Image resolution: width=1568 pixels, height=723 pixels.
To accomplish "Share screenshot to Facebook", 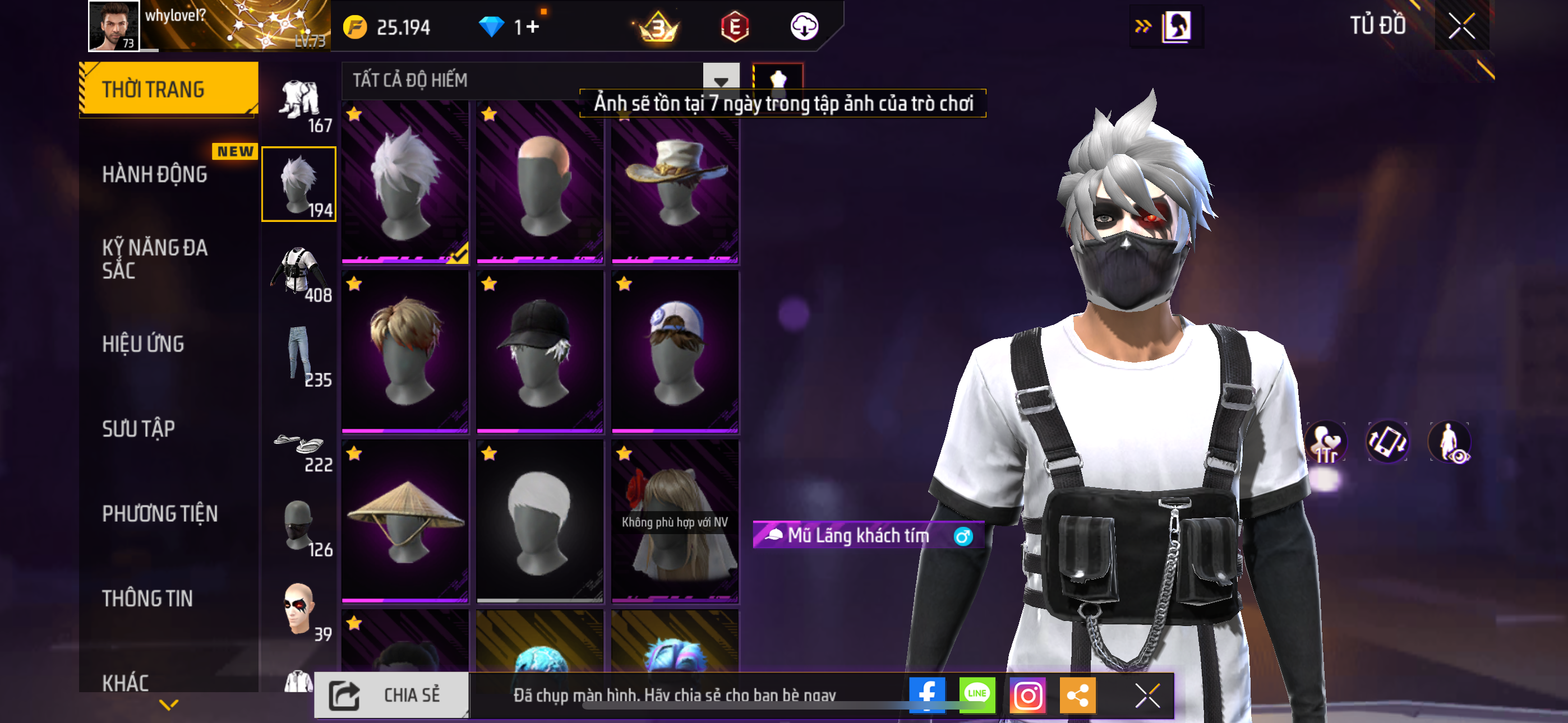I will click(x=926, y=694).
